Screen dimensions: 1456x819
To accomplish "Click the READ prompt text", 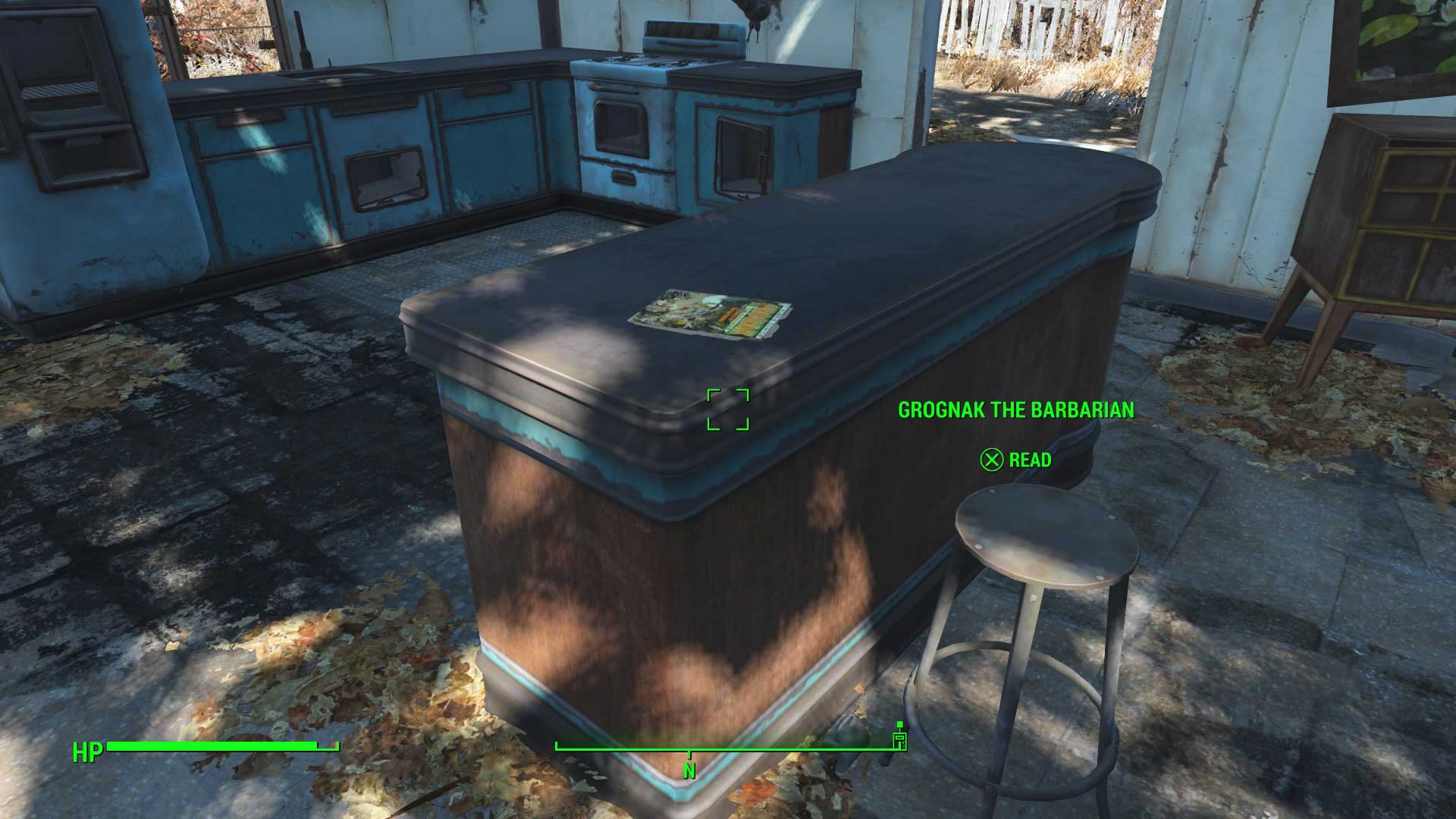I will click(x=1030, y=460).
